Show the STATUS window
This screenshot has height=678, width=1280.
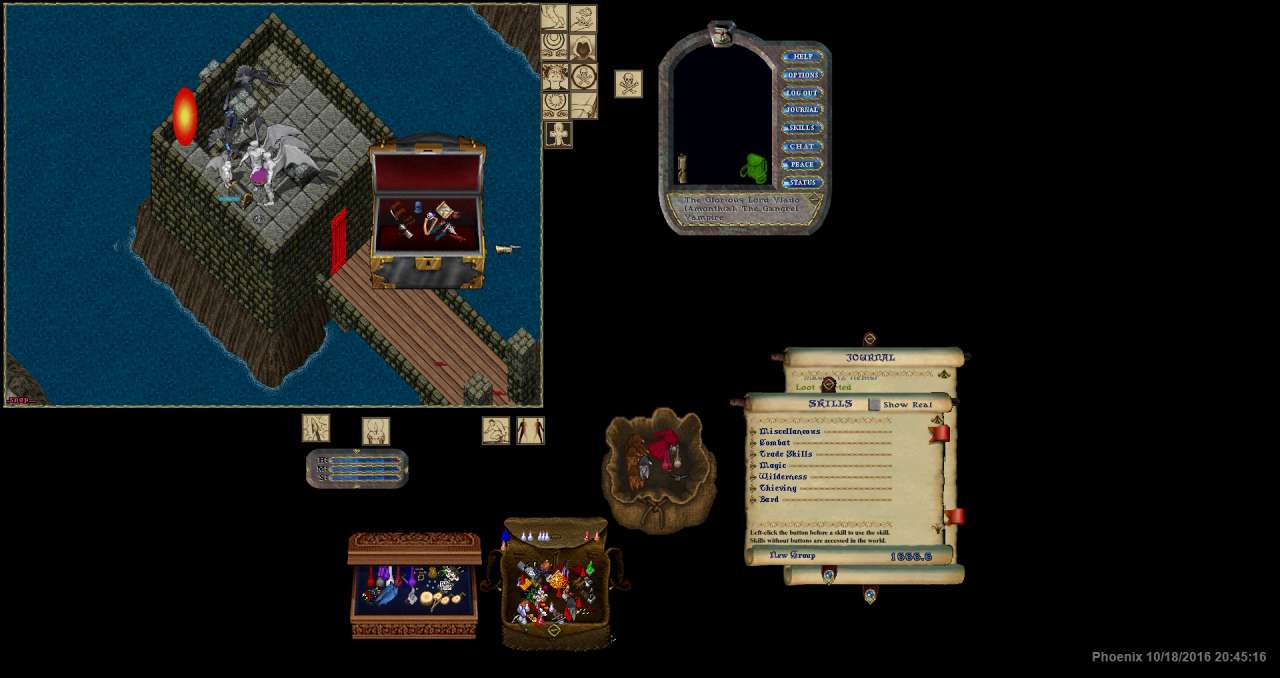(x=802, y=183)
